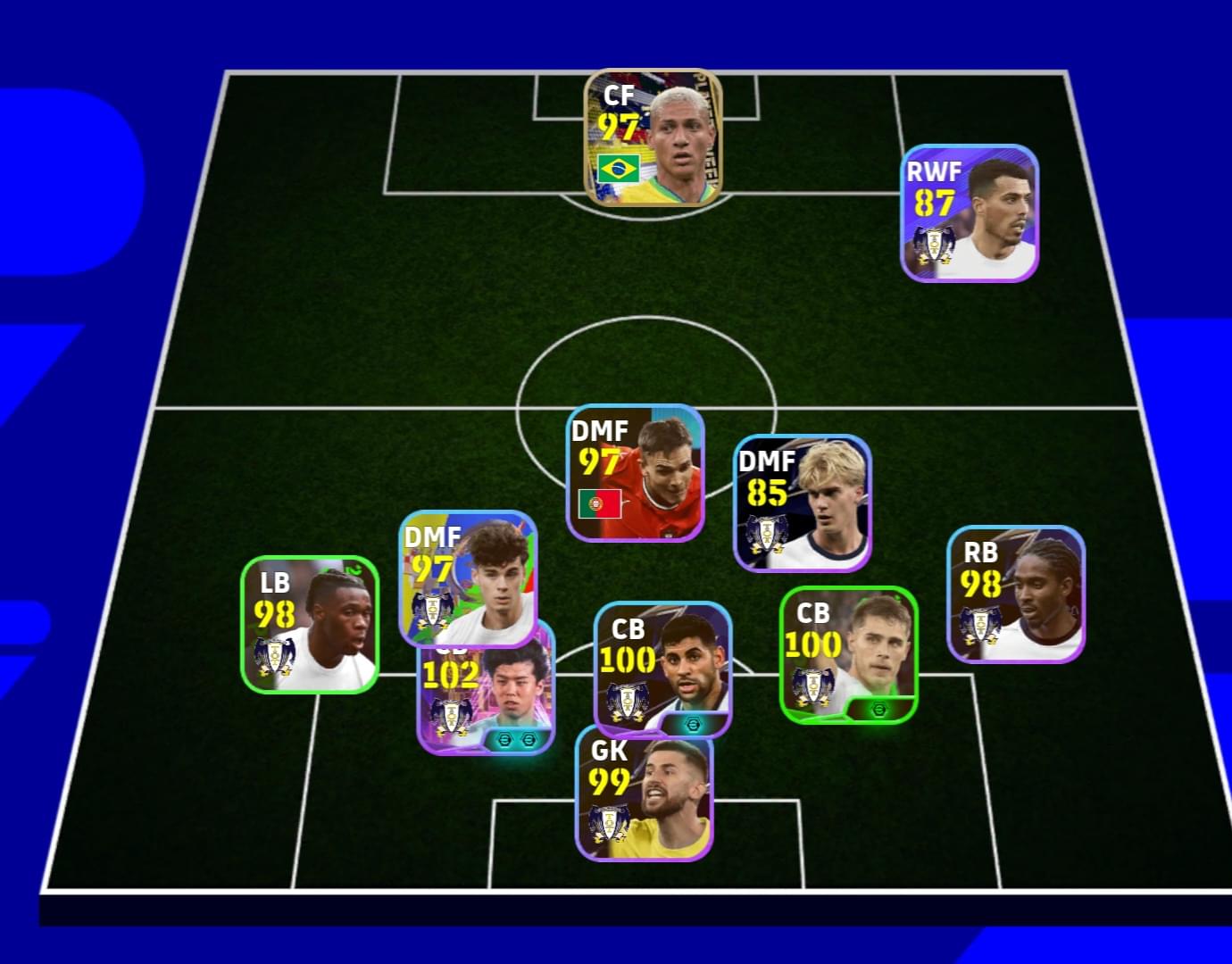Viewport: 1232px width, 964px height.
Task: Choose the RWF 87 winger card
Action: tap(969, 213)
